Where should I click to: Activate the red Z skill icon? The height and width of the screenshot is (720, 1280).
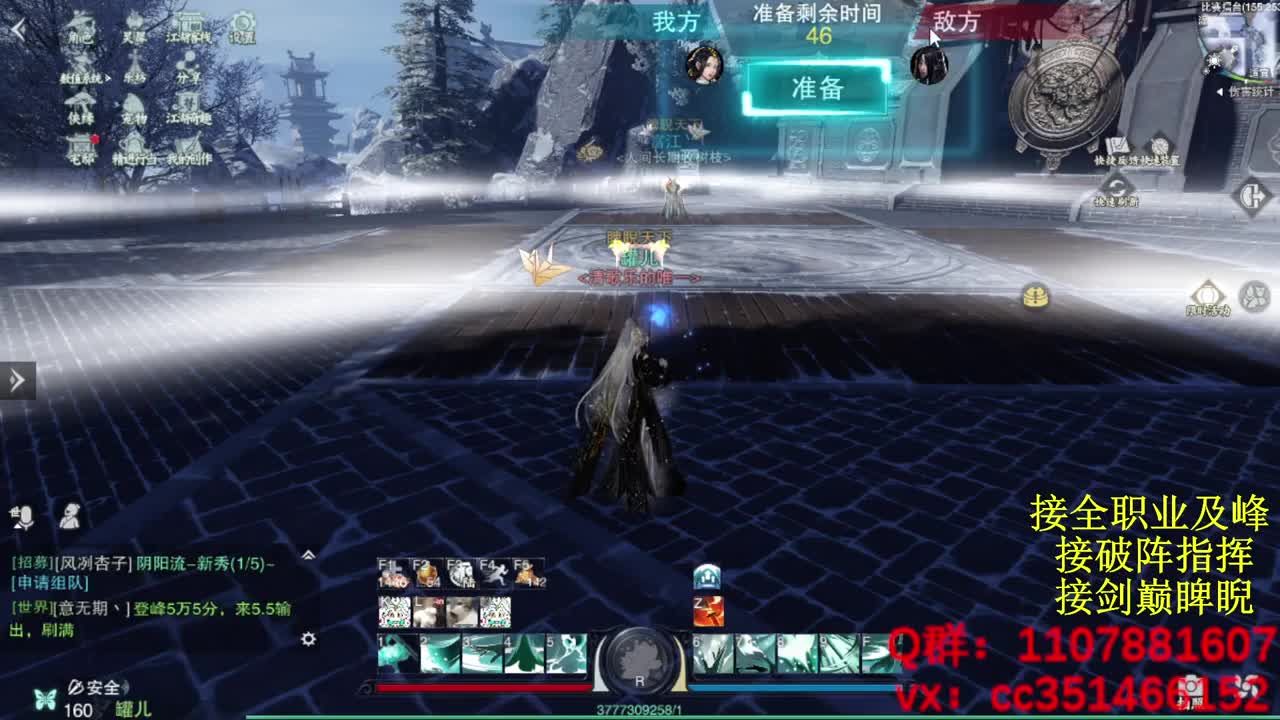point(707,613)
